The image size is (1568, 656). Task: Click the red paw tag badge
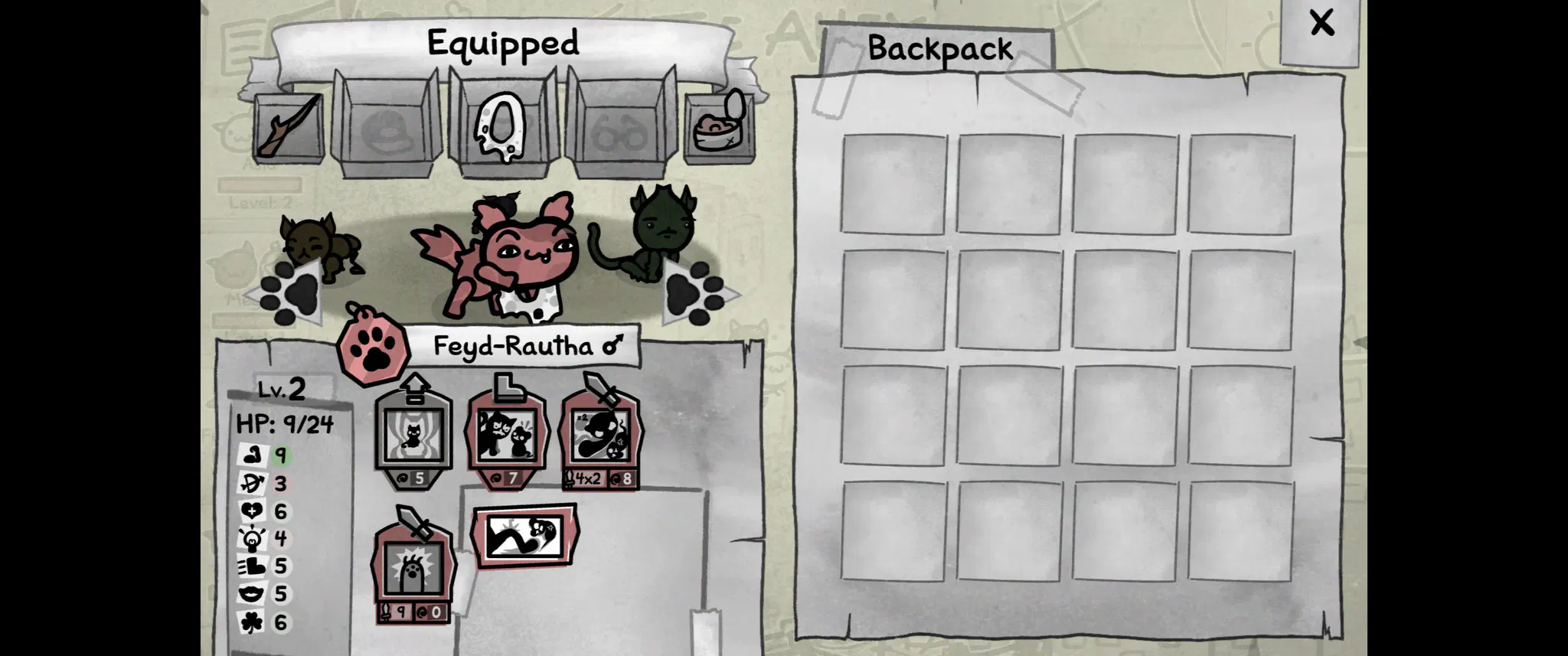pos(374,348)
